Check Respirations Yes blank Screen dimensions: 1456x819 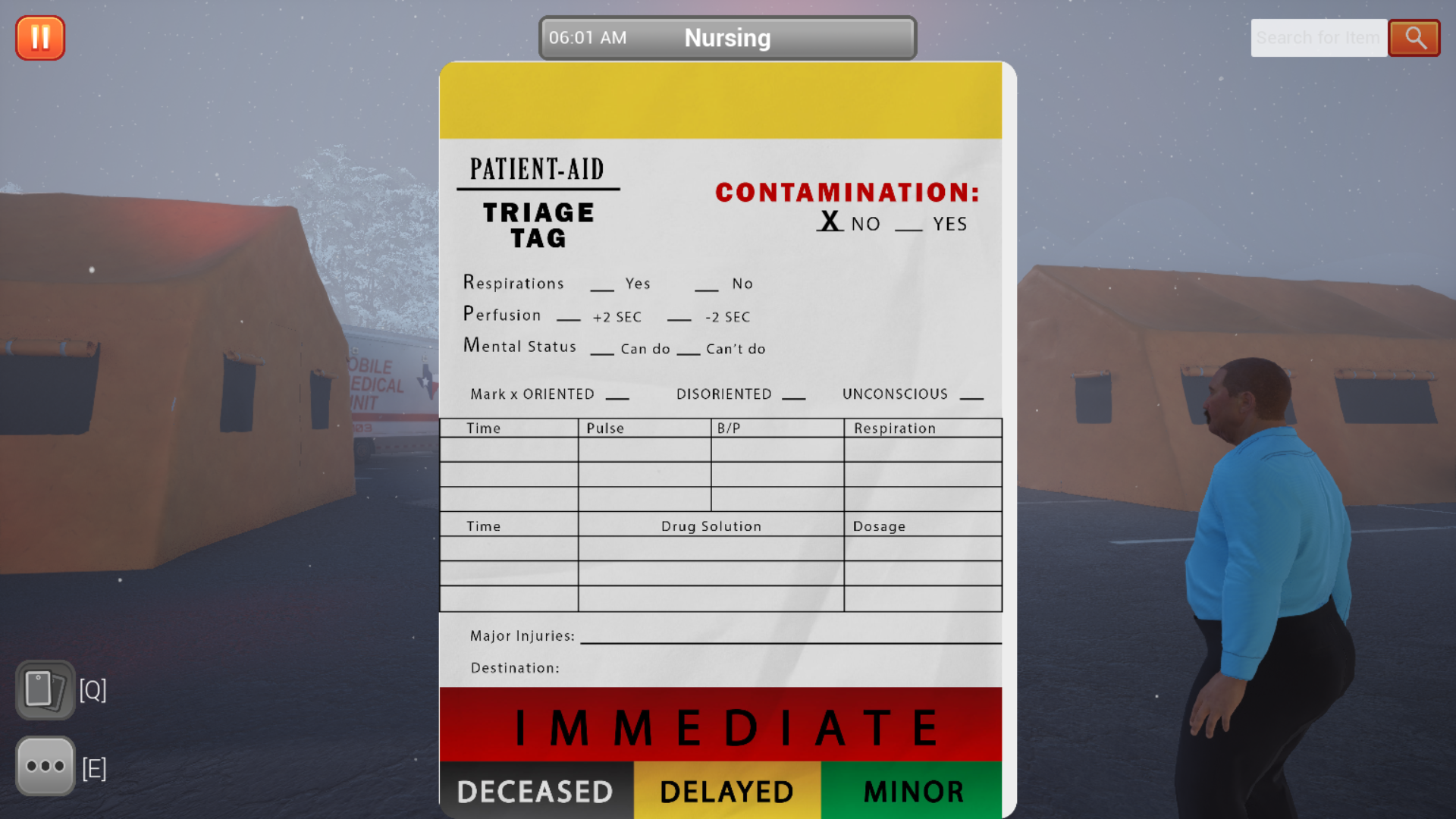click(602, 285)
